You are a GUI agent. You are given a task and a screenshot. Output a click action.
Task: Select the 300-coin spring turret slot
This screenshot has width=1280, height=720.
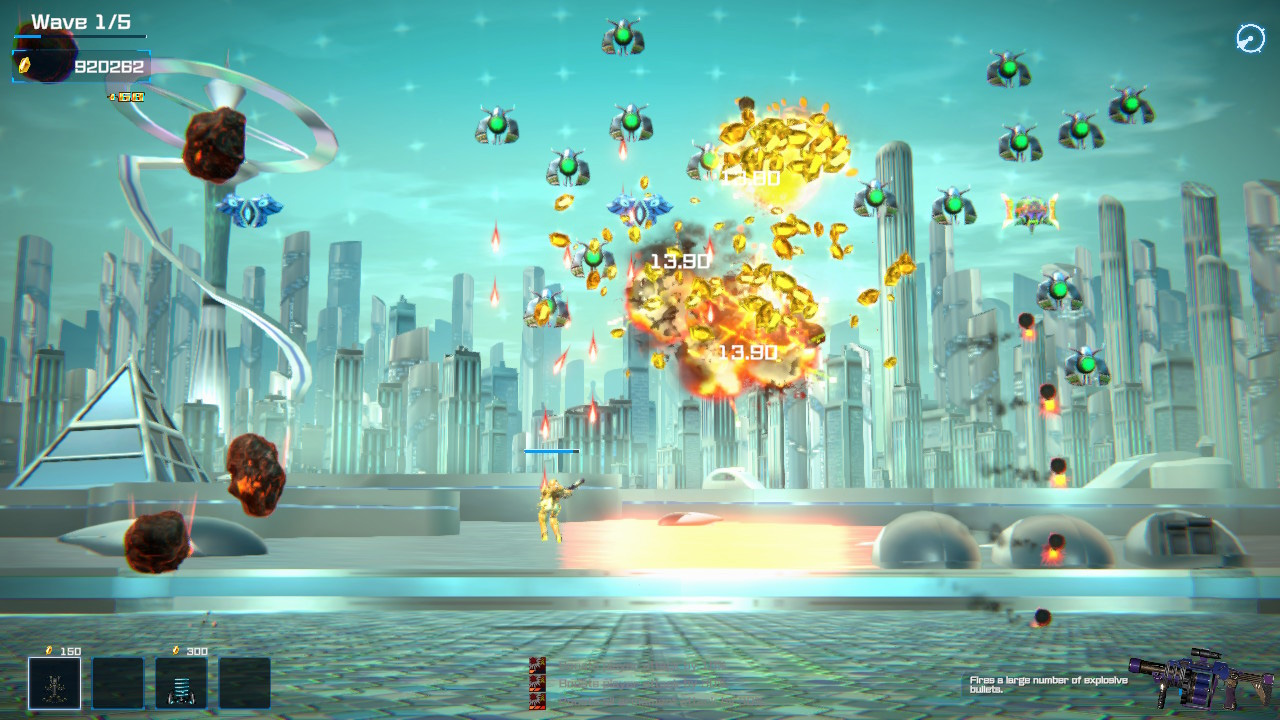pyautogui.click(x=182, y=683)
